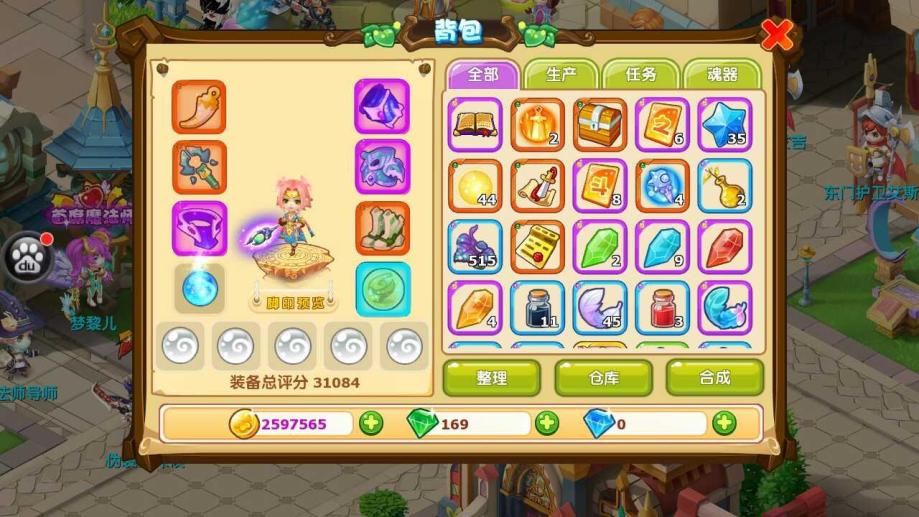Choose the red potion bottle

(662, 307)
